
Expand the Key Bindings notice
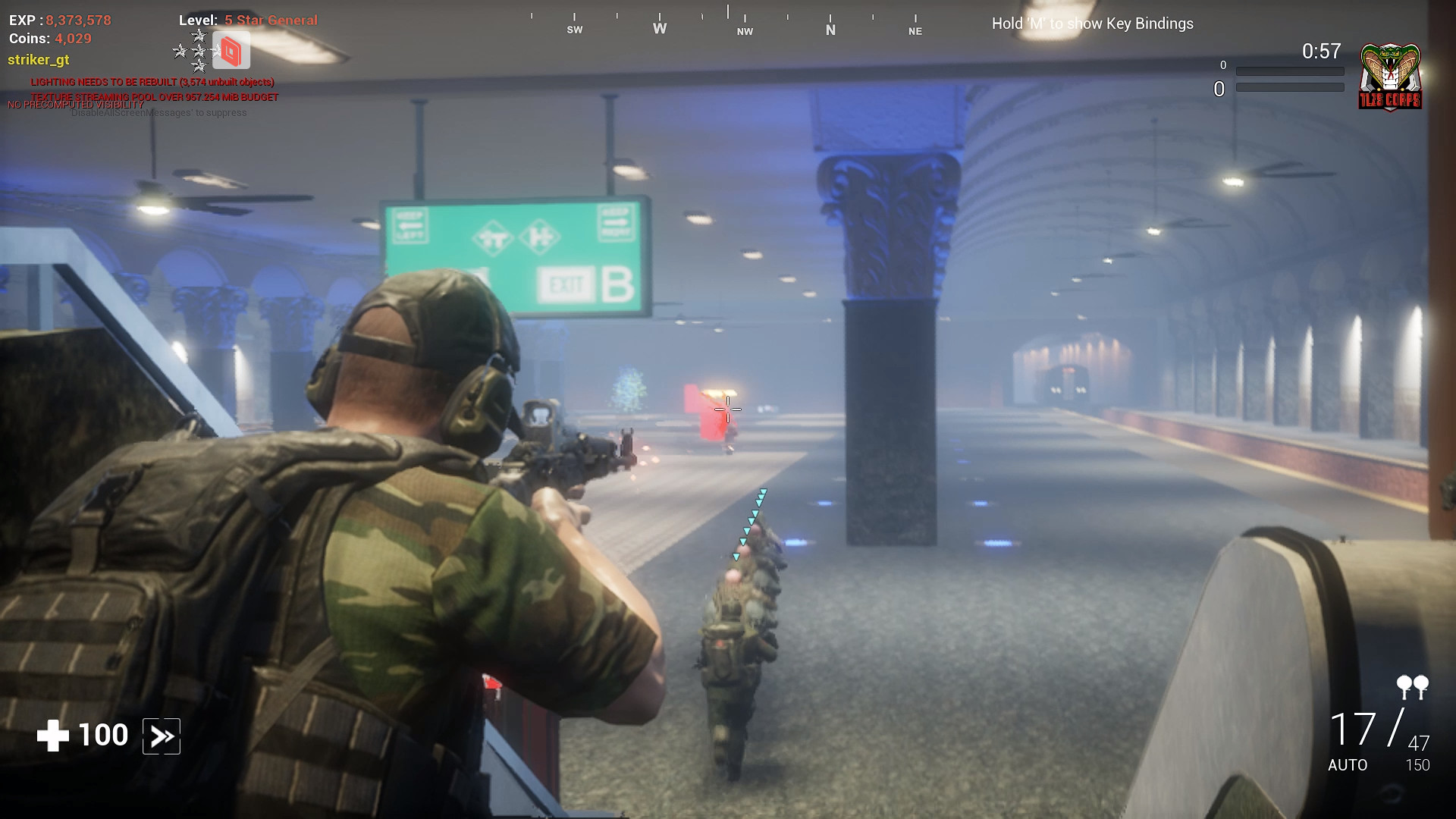1092,24
